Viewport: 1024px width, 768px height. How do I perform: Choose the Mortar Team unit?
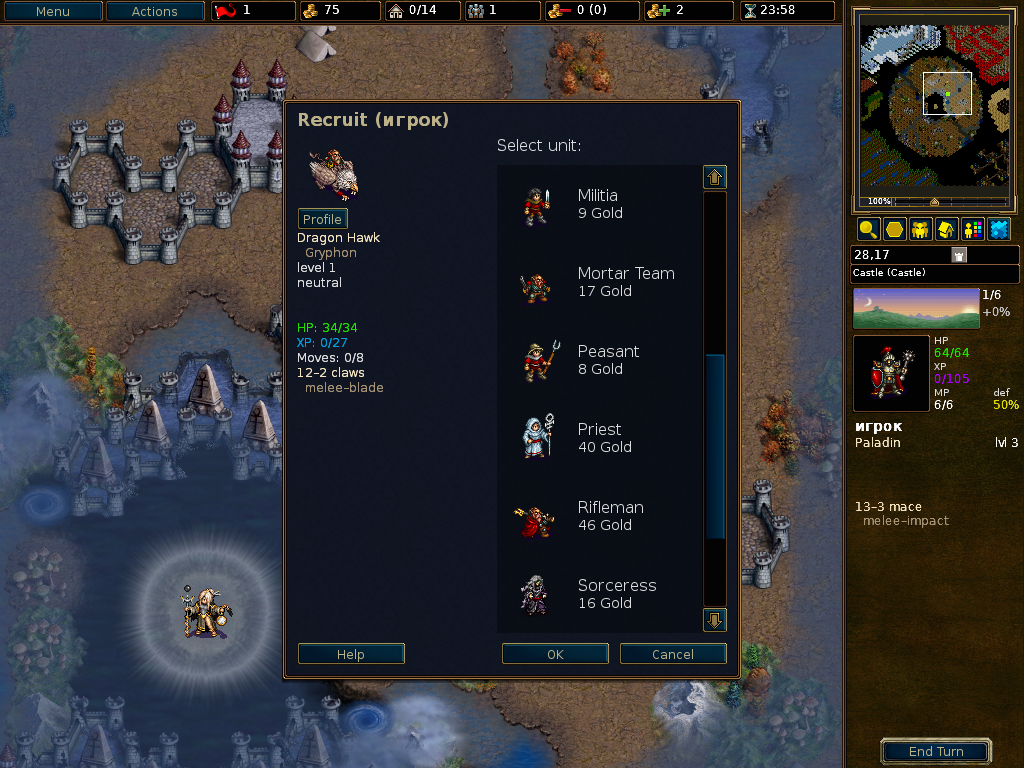click(x=598, y=282)
